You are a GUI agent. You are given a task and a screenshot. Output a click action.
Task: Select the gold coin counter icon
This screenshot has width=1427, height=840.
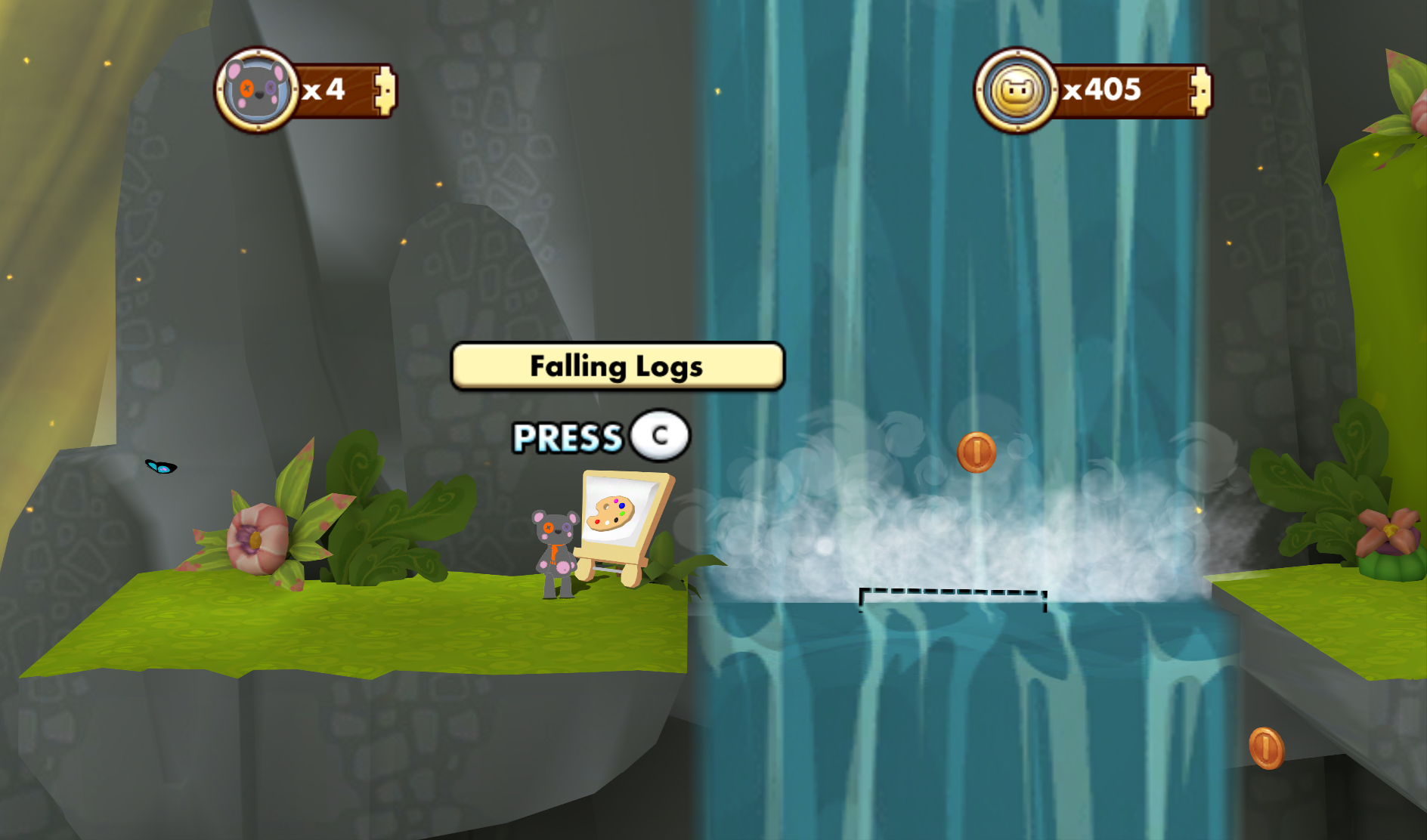(x=1016, y=91)
